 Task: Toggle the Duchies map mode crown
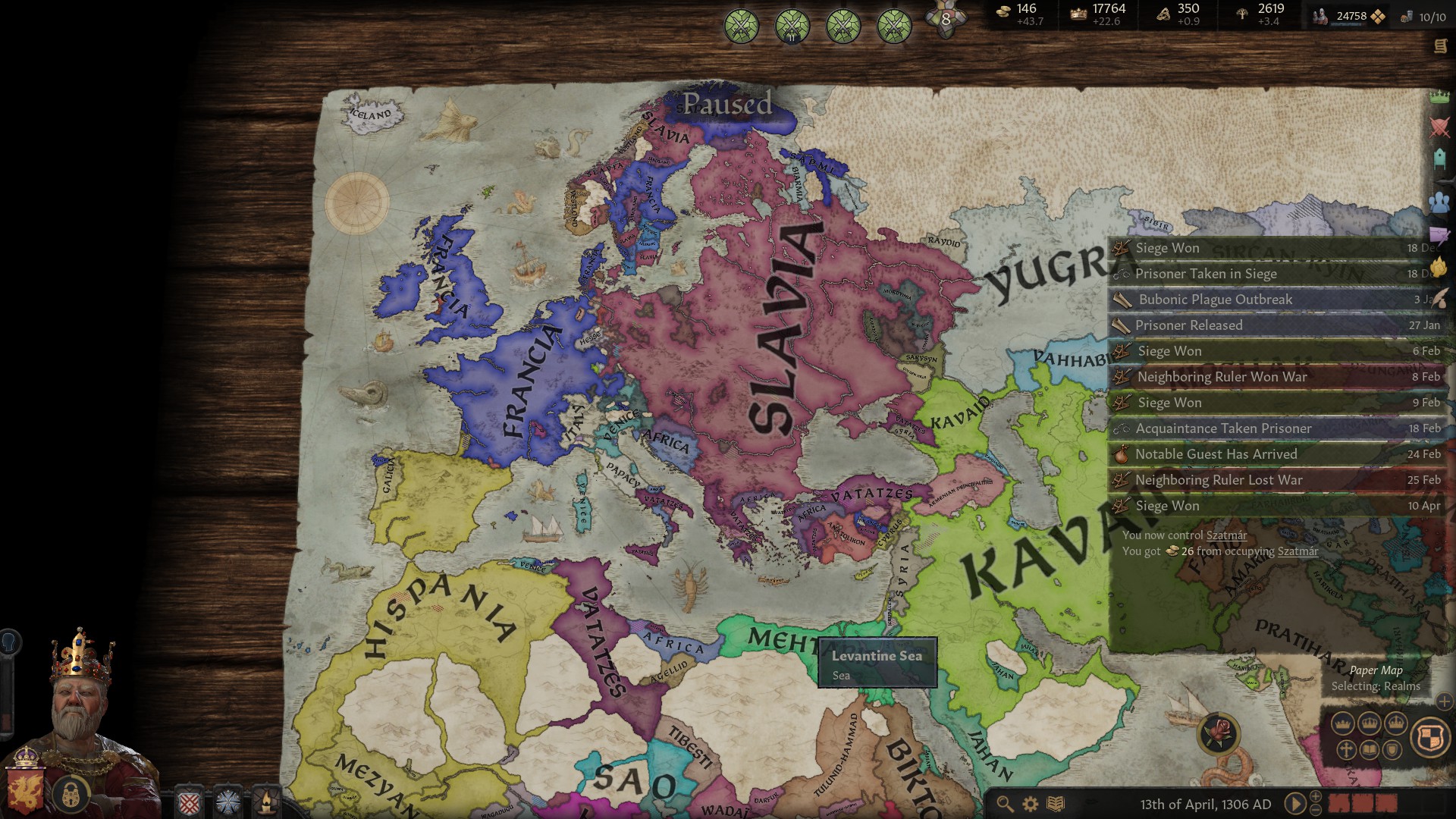pyautogui.click(x=1370, y=722)
